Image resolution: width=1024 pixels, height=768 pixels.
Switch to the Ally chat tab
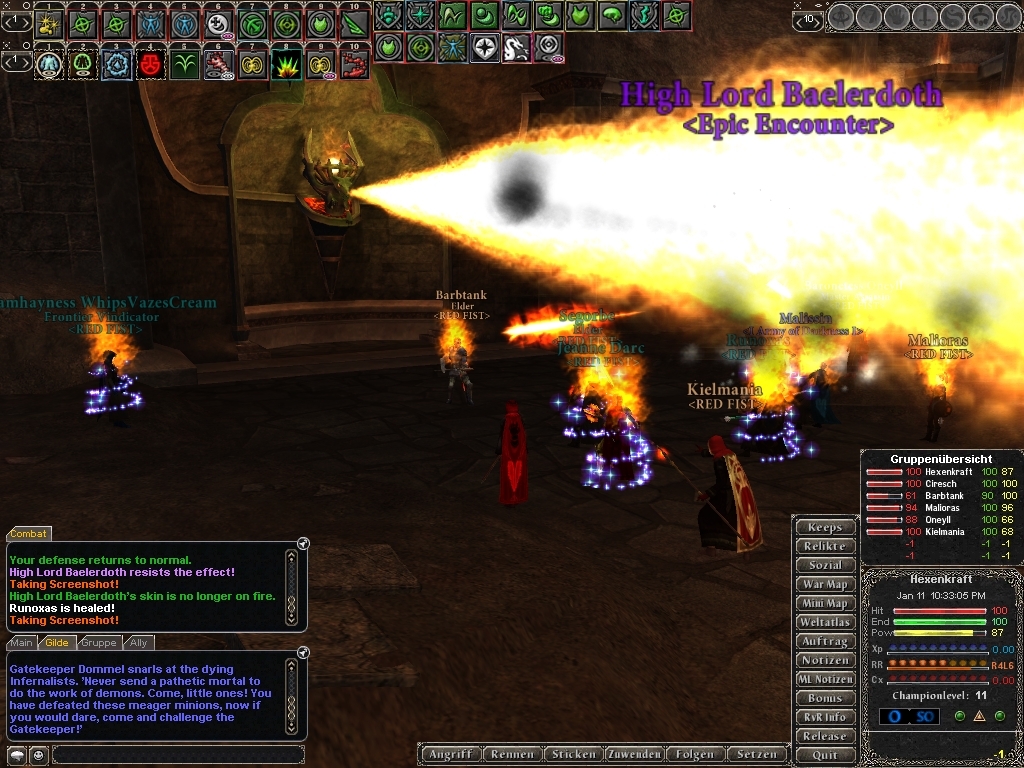pyautogui.click(x=139, y=643)
